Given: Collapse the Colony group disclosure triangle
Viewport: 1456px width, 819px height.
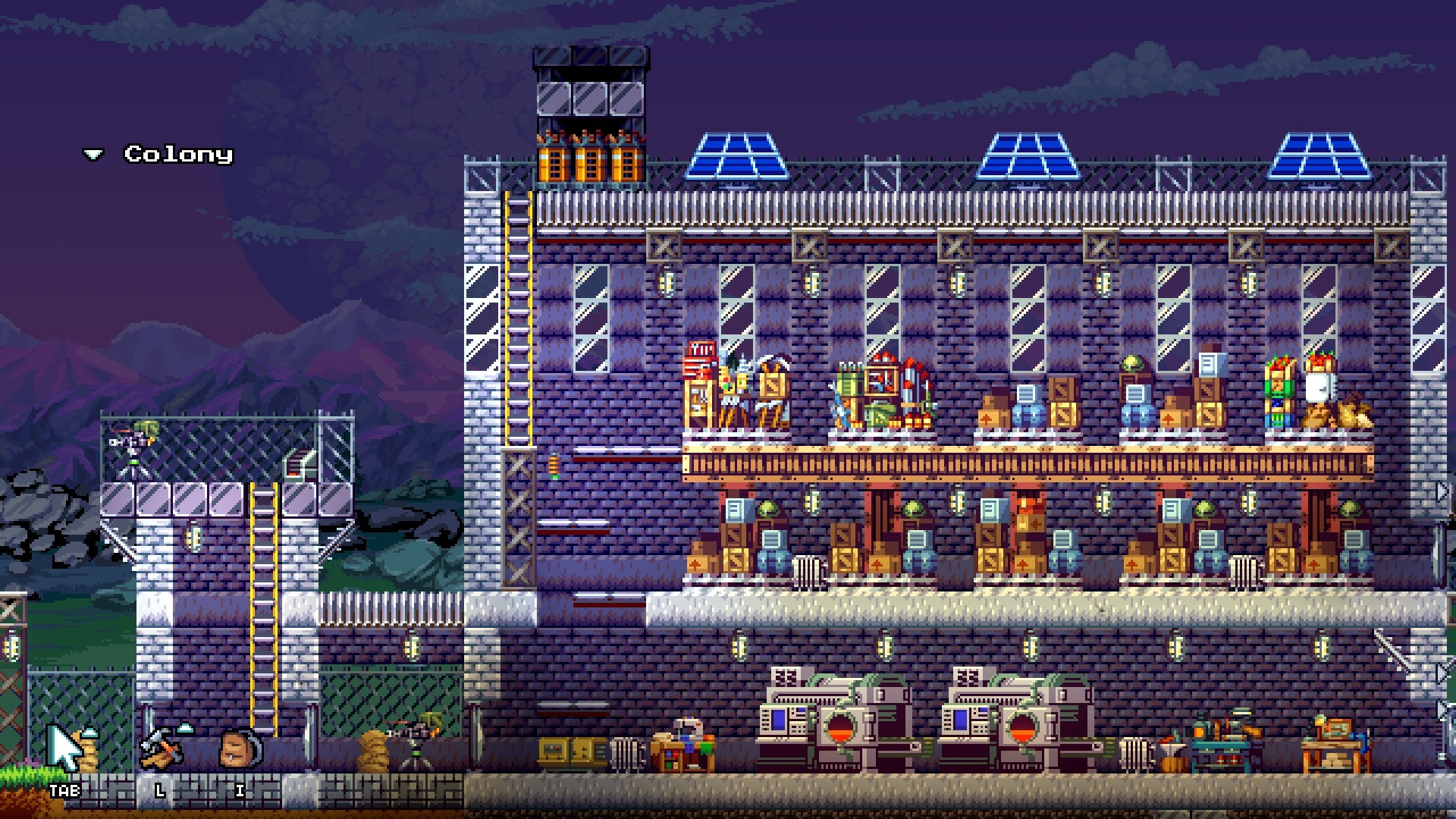Looking at the screenshot, I should pos(93,154).
